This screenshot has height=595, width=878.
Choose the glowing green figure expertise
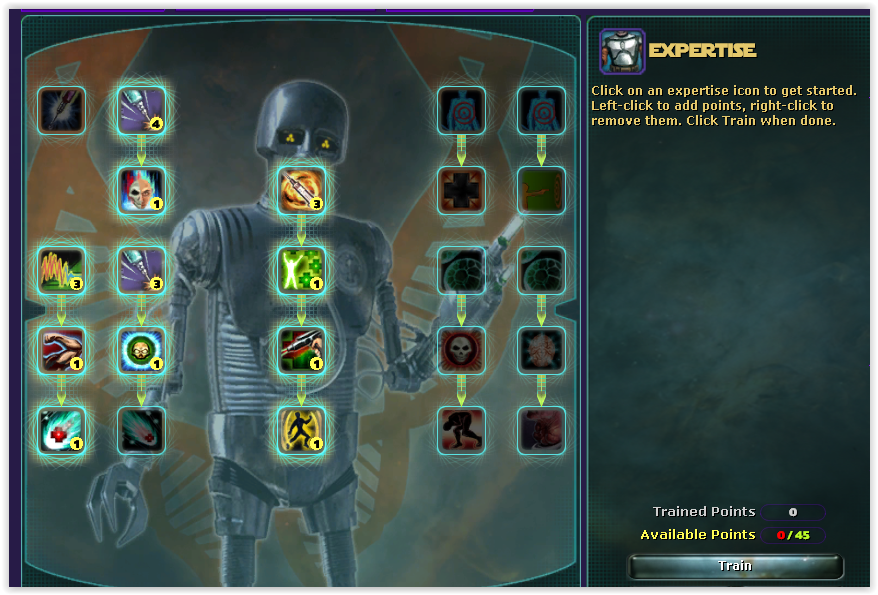click(x=301, y=270)
